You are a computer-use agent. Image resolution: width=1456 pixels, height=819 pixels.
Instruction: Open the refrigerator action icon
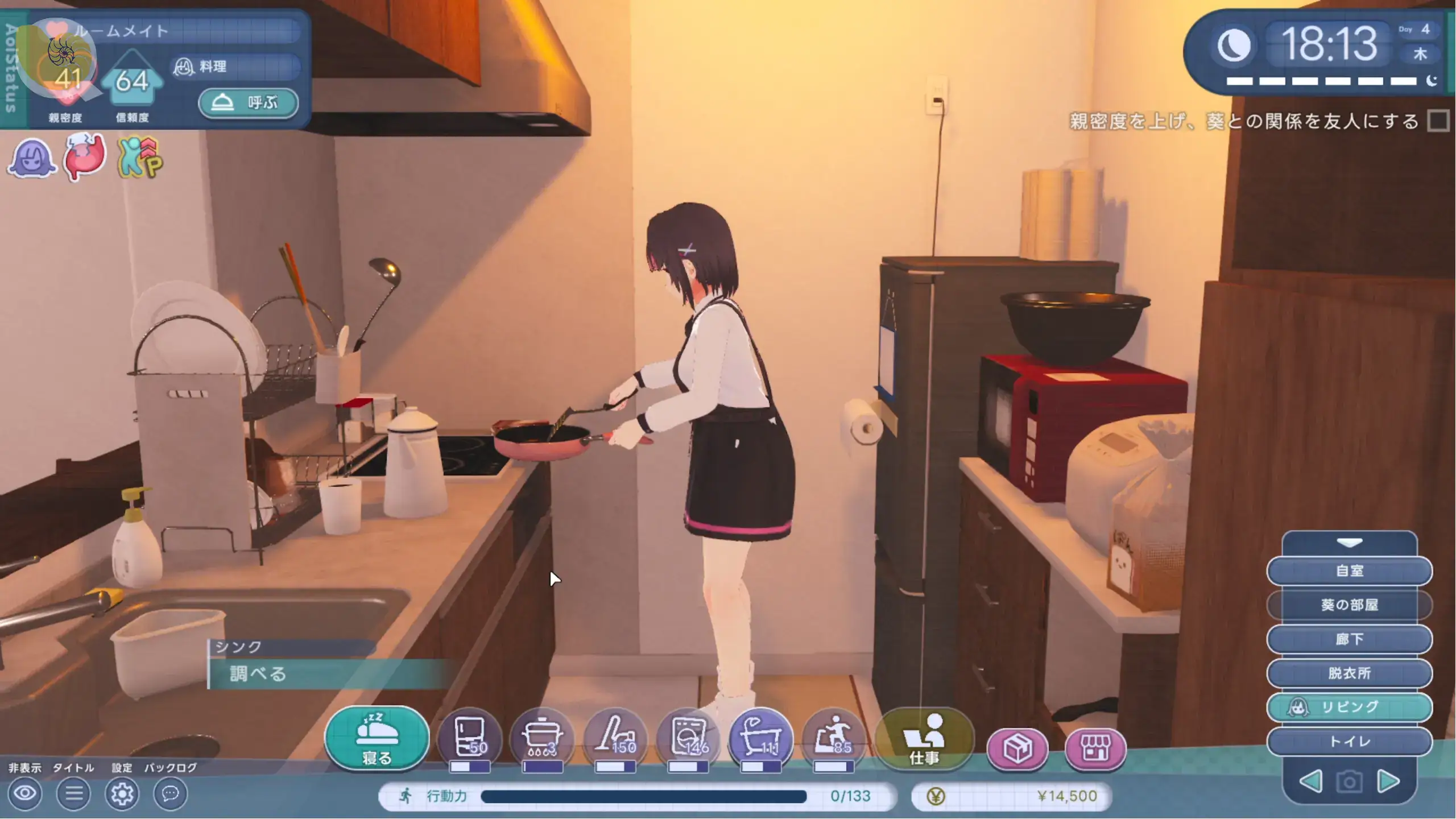[470, 738]
